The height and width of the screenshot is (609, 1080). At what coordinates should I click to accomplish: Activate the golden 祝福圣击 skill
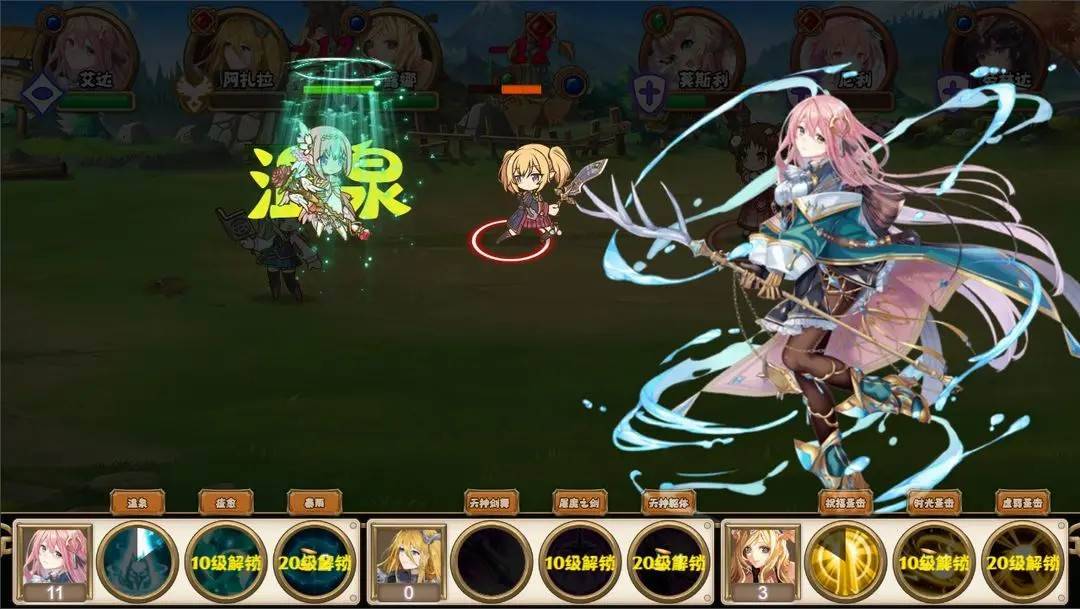click(x=845, y=562)
